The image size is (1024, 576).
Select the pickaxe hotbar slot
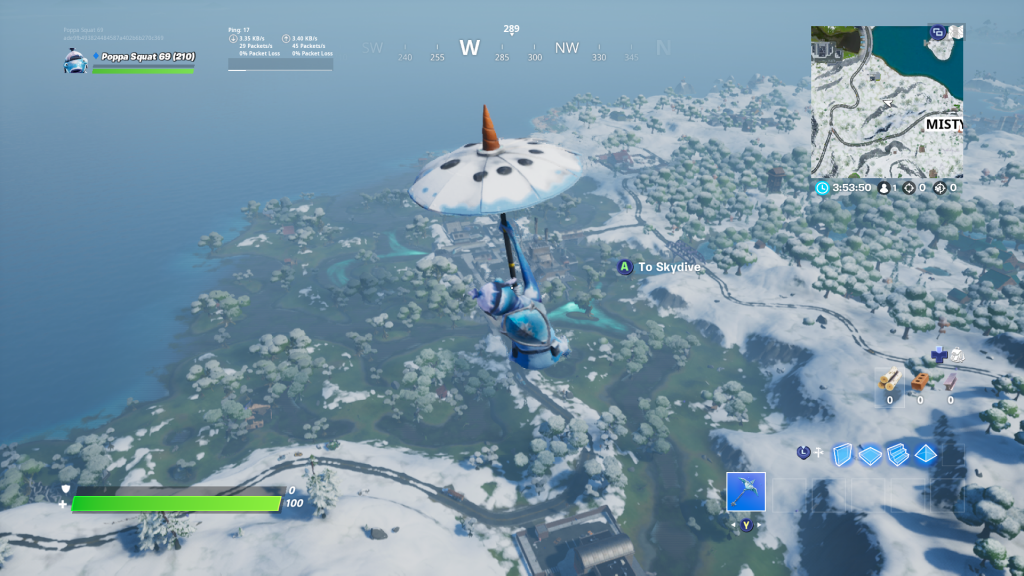coord(746,492)
